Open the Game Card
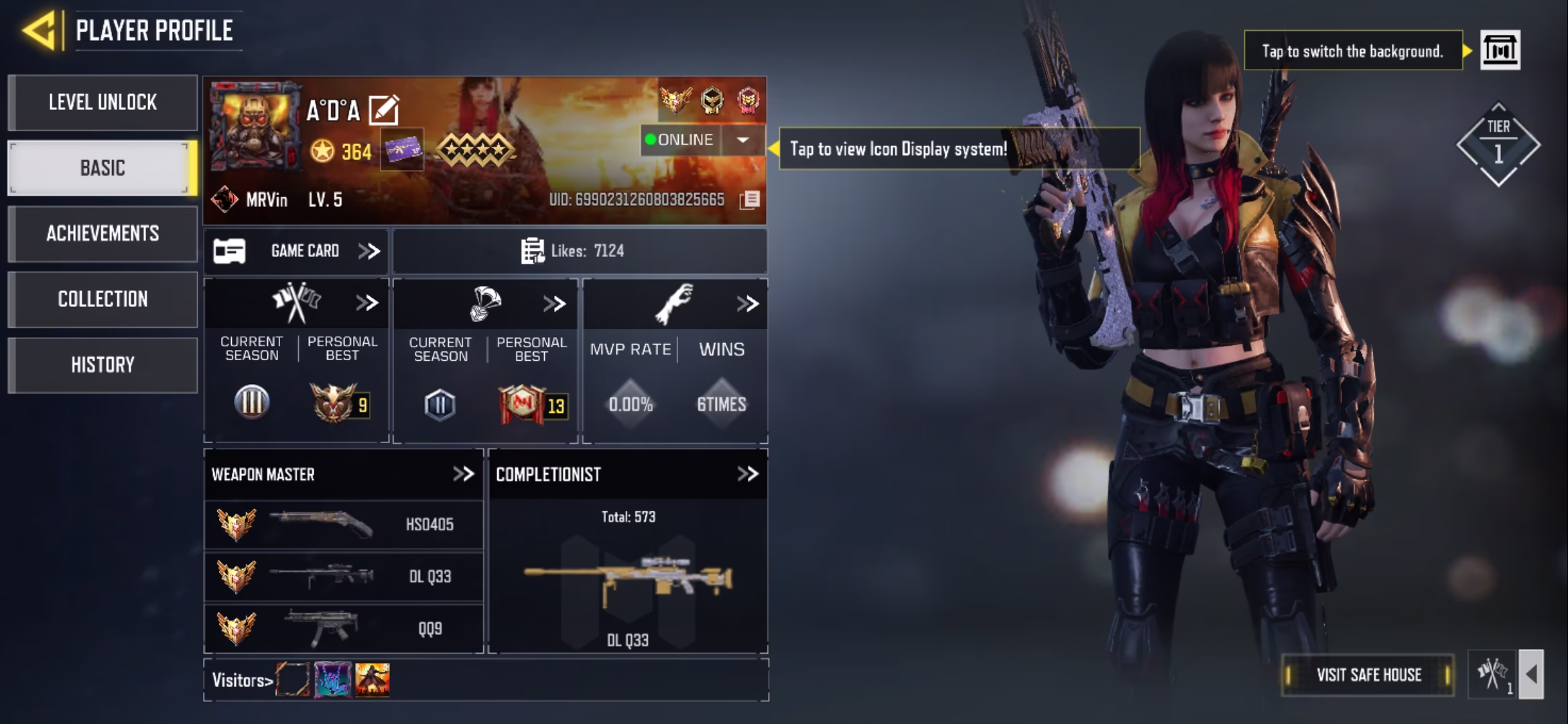The width and height of the screenshot is (1568, 724). (x=296, y=251)
